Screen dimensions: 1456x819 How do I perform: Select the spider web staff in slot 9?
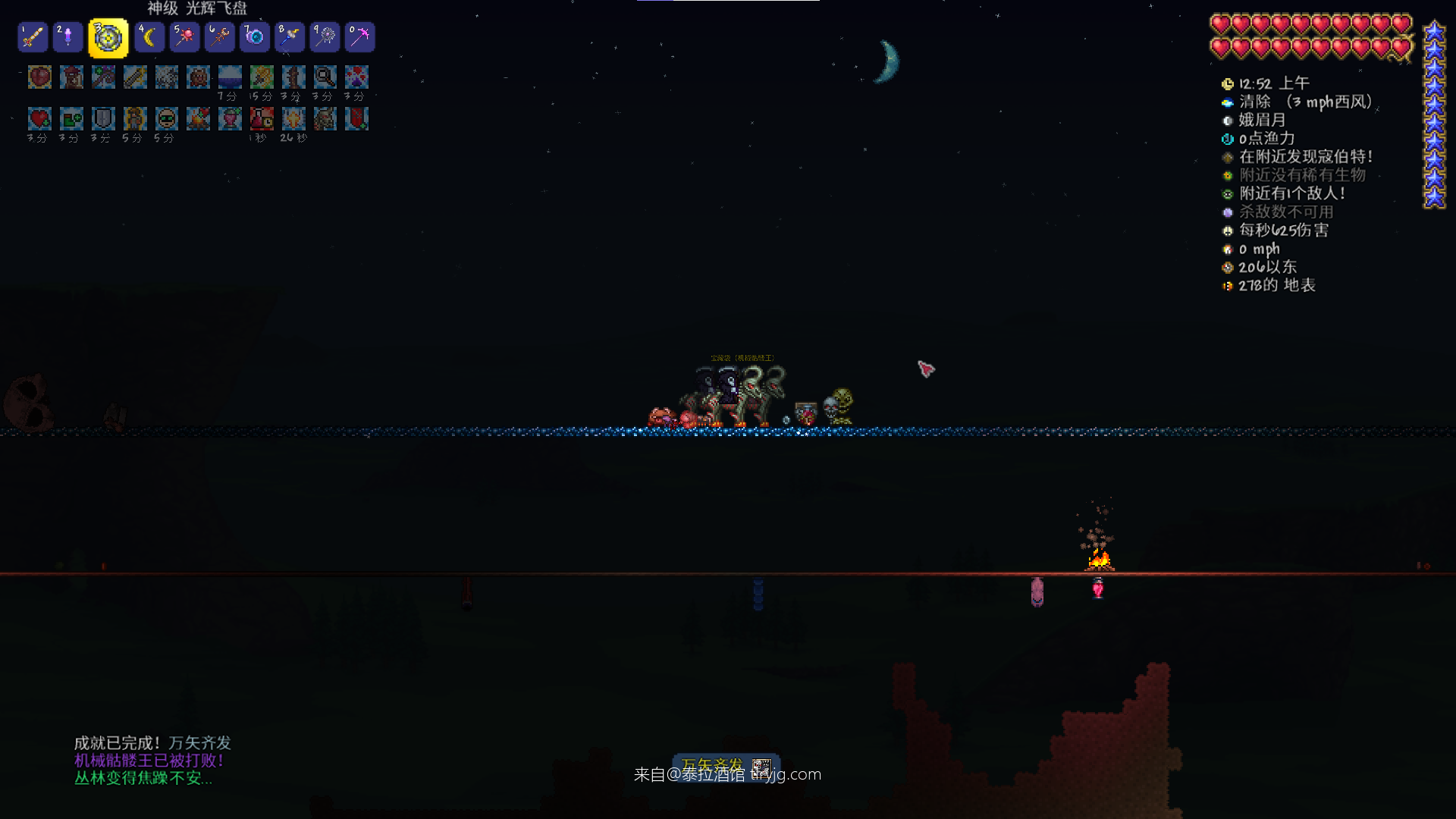[325, 37]
